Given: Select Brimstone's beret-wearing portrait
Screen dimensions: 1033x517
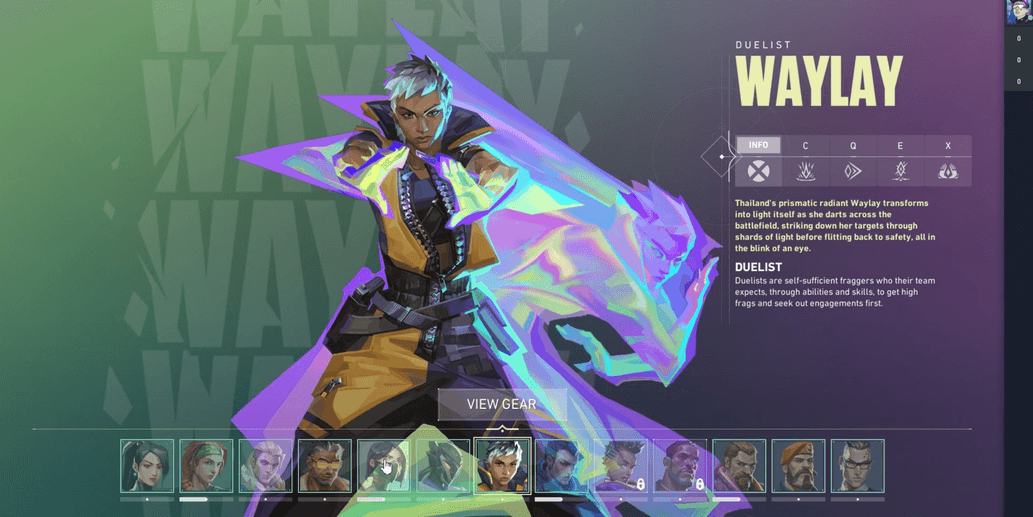Looking at the screenshot, I should 798,466.
